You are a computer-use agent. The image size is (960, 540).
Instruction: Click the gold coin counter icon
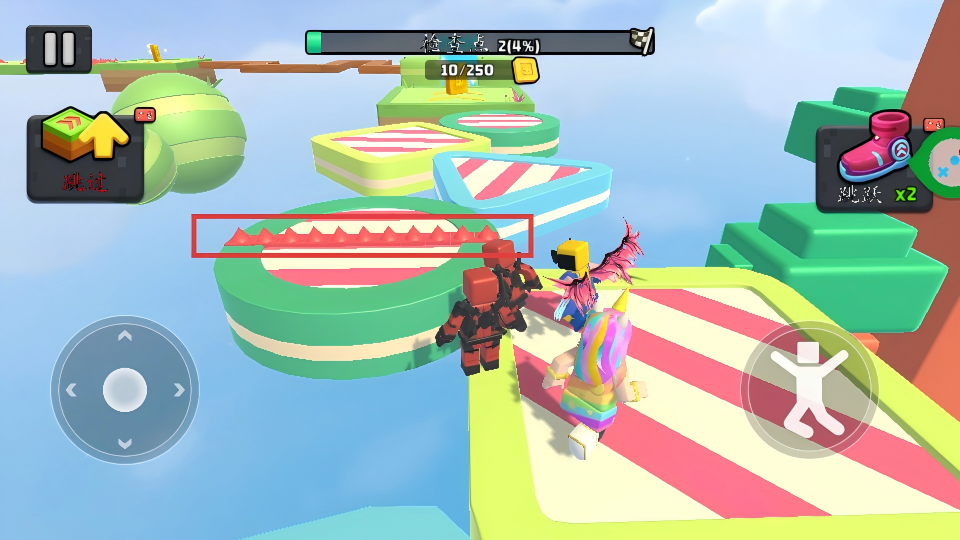[524, 70]
